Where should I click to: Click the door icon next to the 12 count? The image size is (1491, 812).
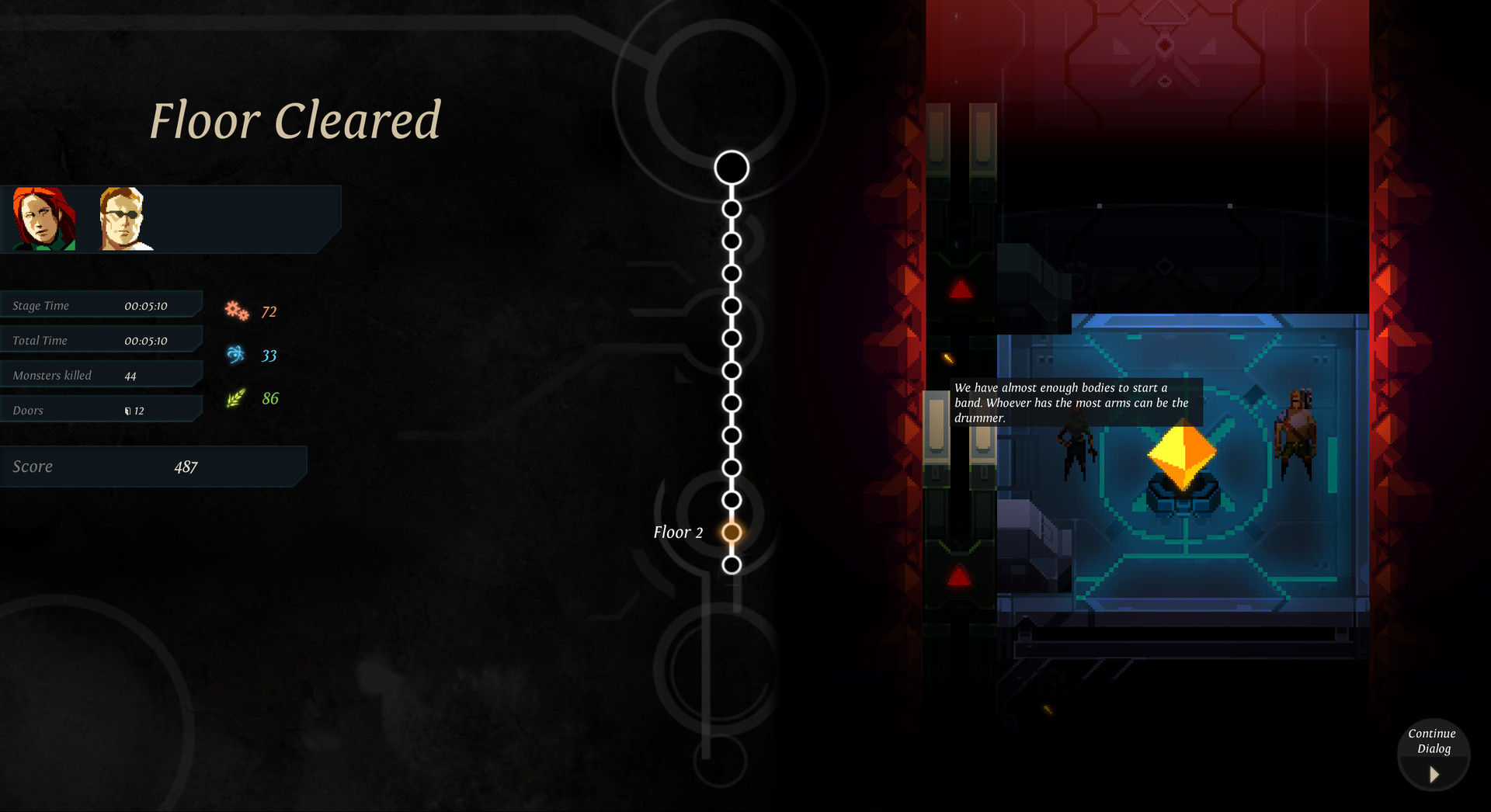128,411
